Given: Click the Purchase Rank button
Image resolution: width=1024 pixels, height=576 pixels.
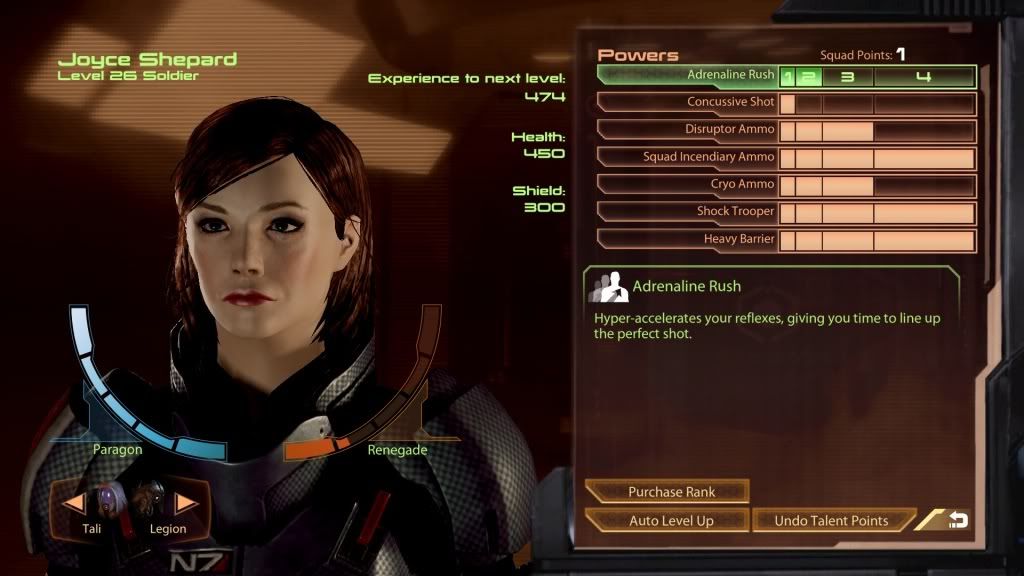Looking at the screenshot, I should coord(667,491).
